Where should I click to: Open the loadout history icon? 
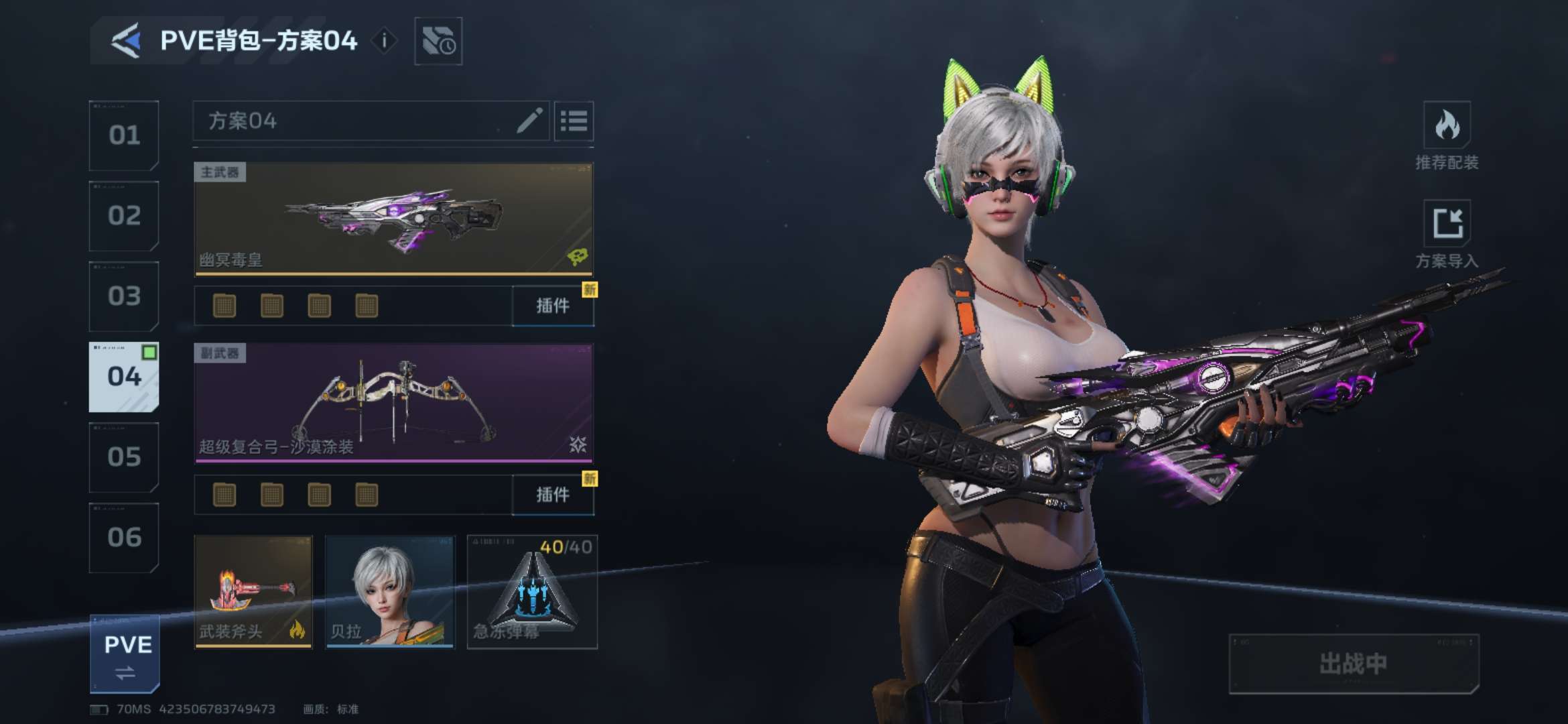coord(438,42)
